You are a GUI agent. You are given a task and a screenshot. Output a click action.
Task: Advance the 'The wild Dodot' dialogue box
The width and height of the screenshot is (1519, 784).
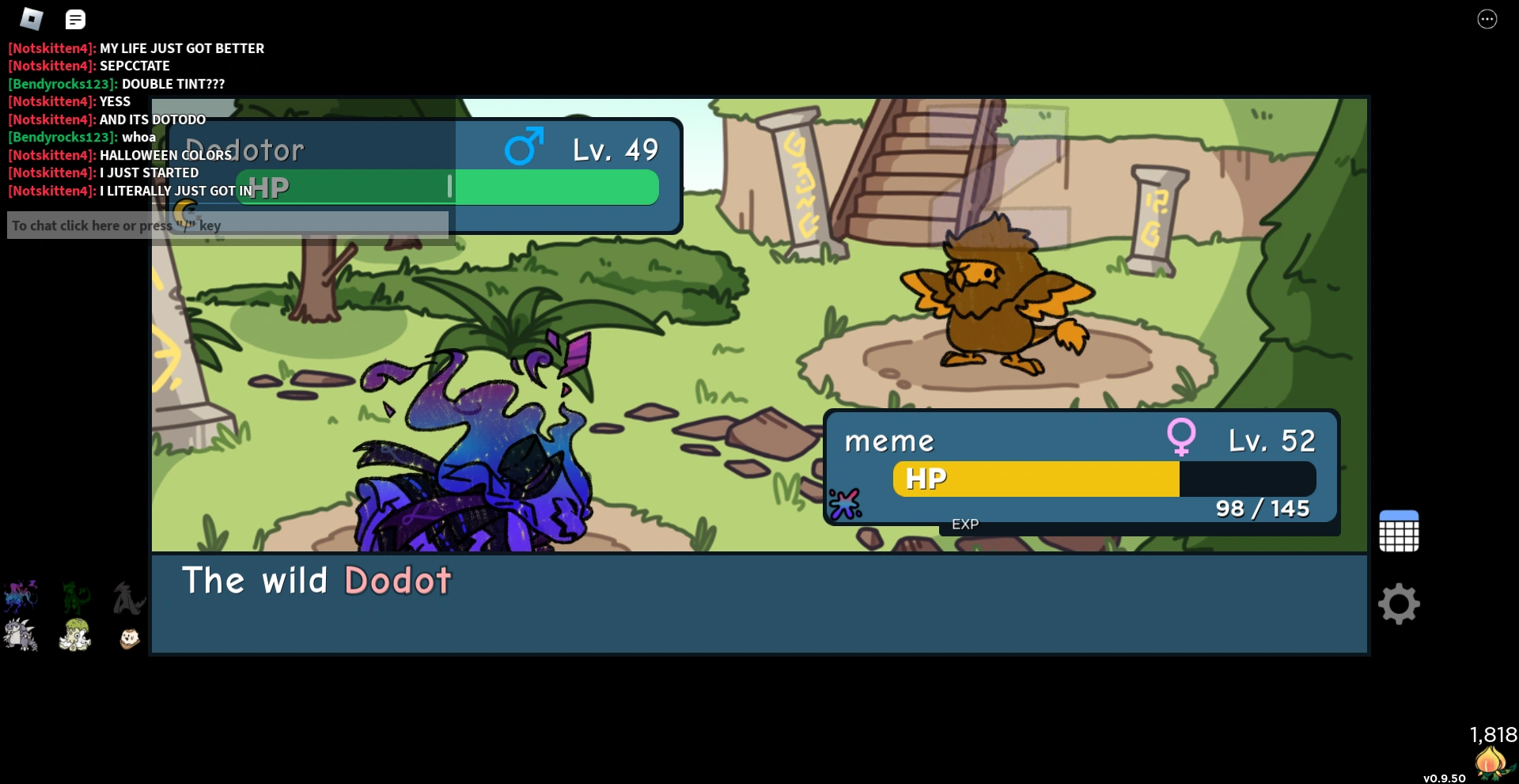[x=758, y=604]
